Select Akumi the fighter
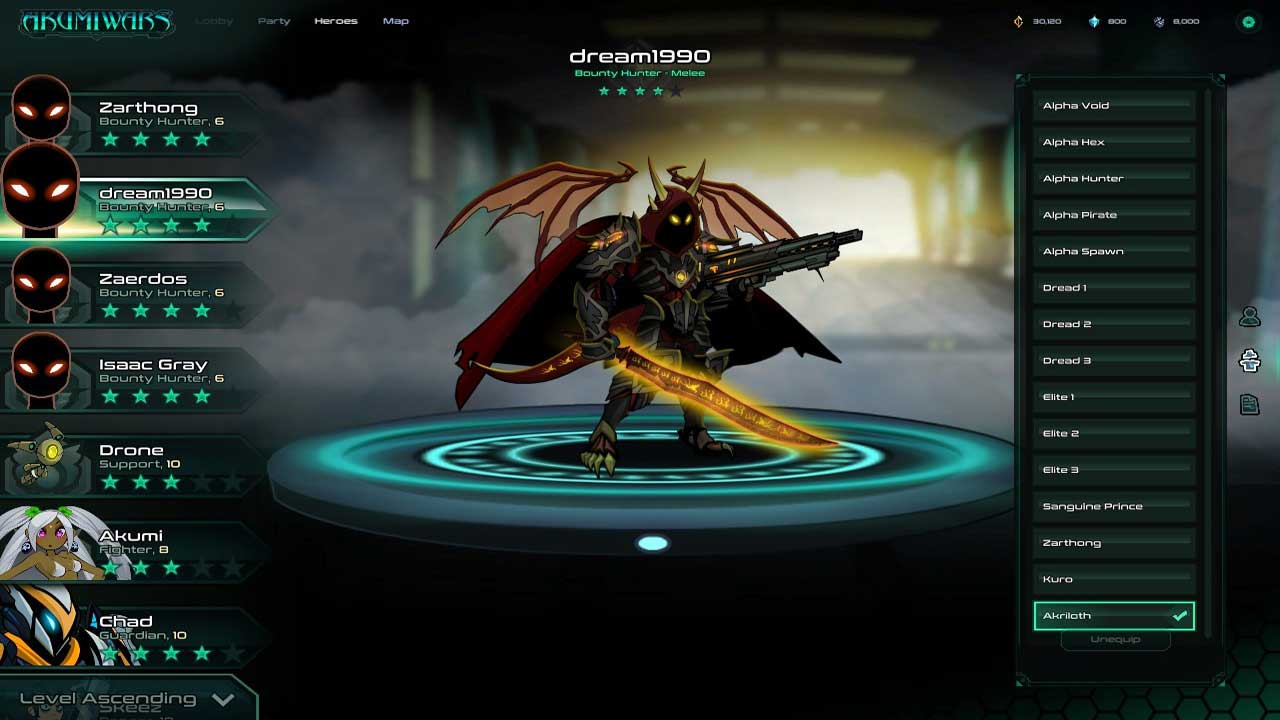Viewport: 1280px width, 720px height. 150,550
